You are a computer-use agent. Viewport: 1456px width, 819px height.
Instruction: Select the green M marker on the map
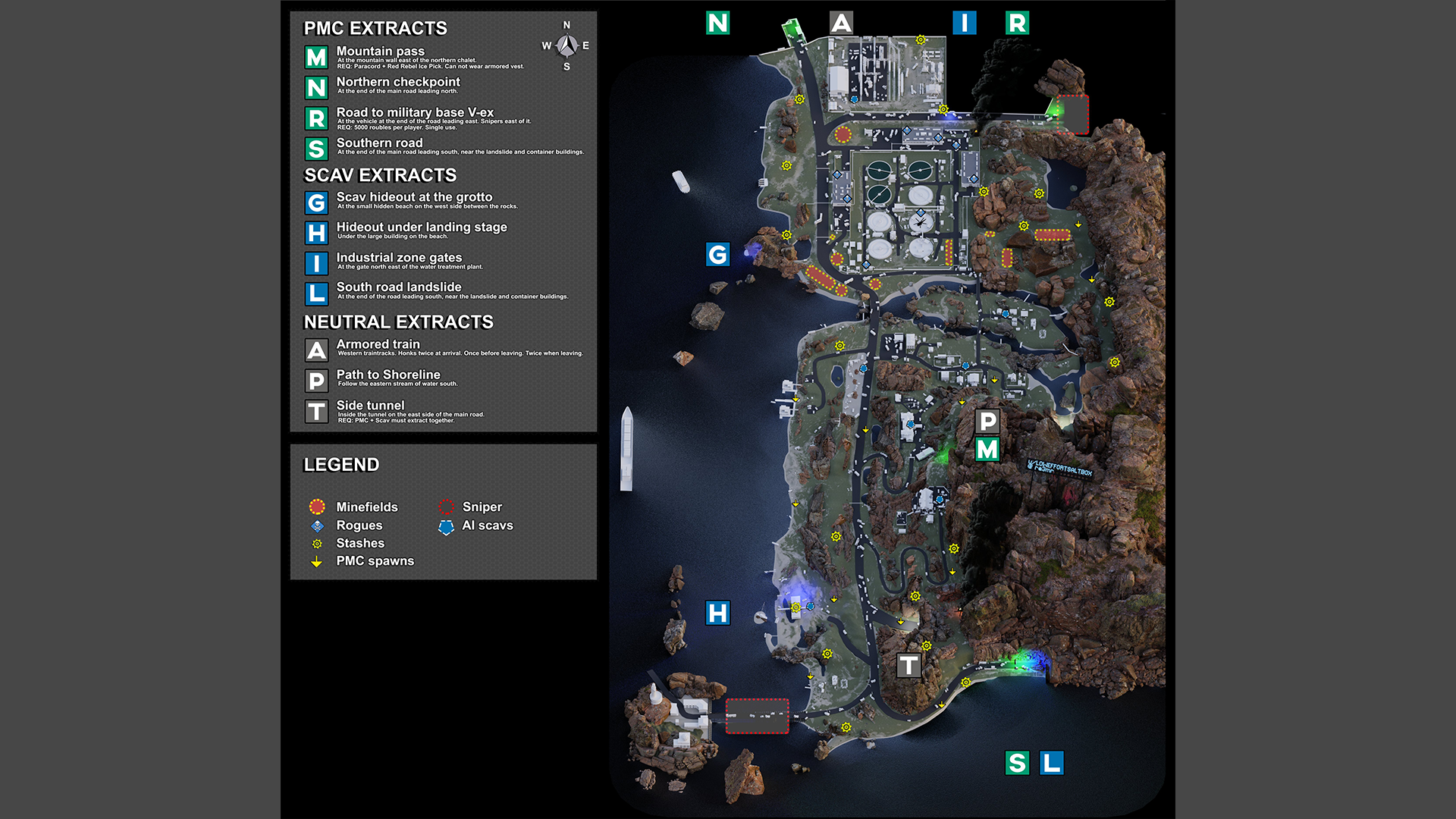click(987, 450)
